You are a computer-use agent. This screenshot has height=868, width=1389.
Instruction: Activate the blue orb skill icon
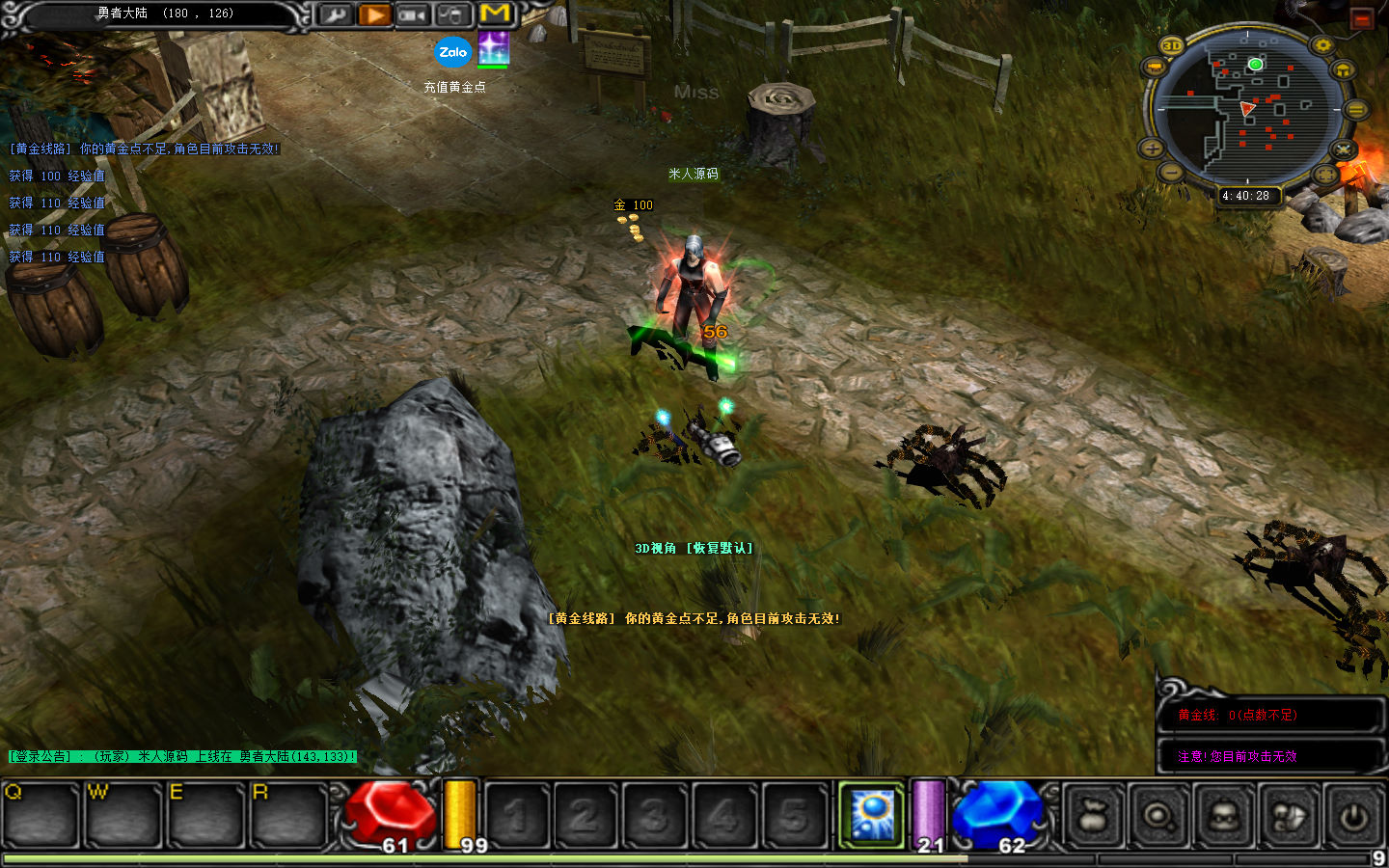[x=873, y=813]
